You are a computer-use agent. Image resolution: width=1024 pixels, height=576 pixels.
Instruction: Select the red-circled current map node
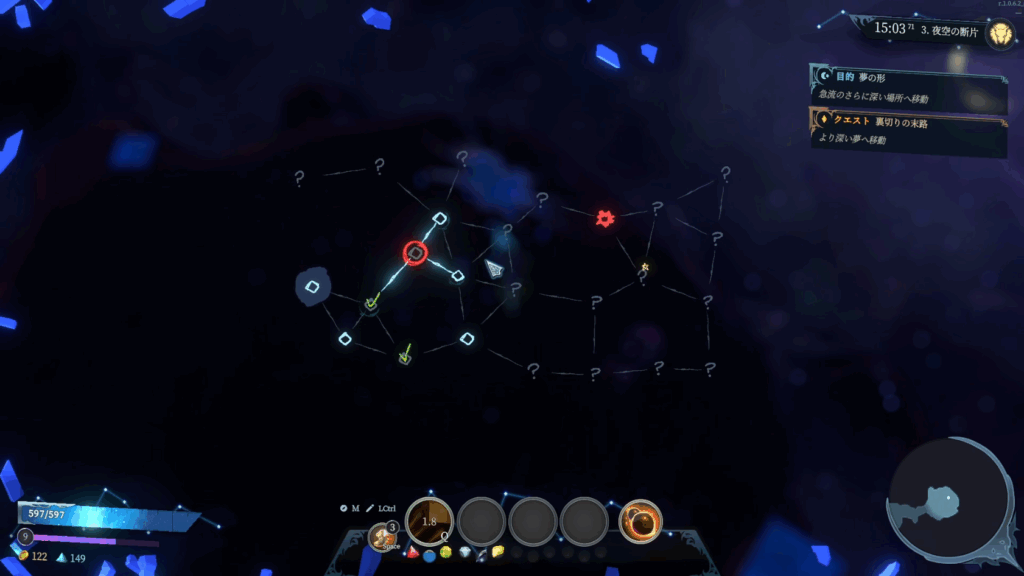[415, 253]
